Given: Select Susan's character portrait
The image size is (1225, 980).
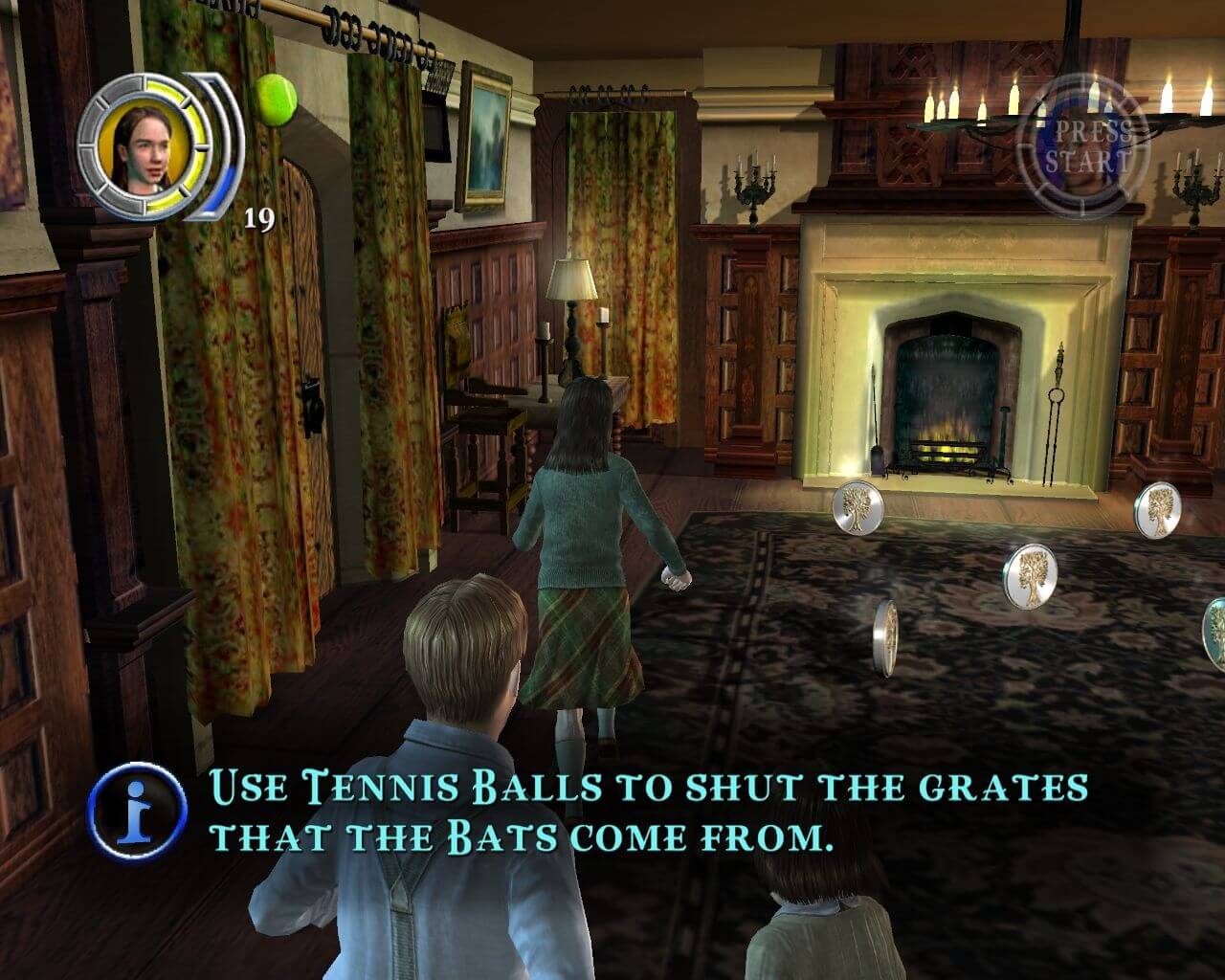Looking at the screenshot, I should (x=138, y=146).
